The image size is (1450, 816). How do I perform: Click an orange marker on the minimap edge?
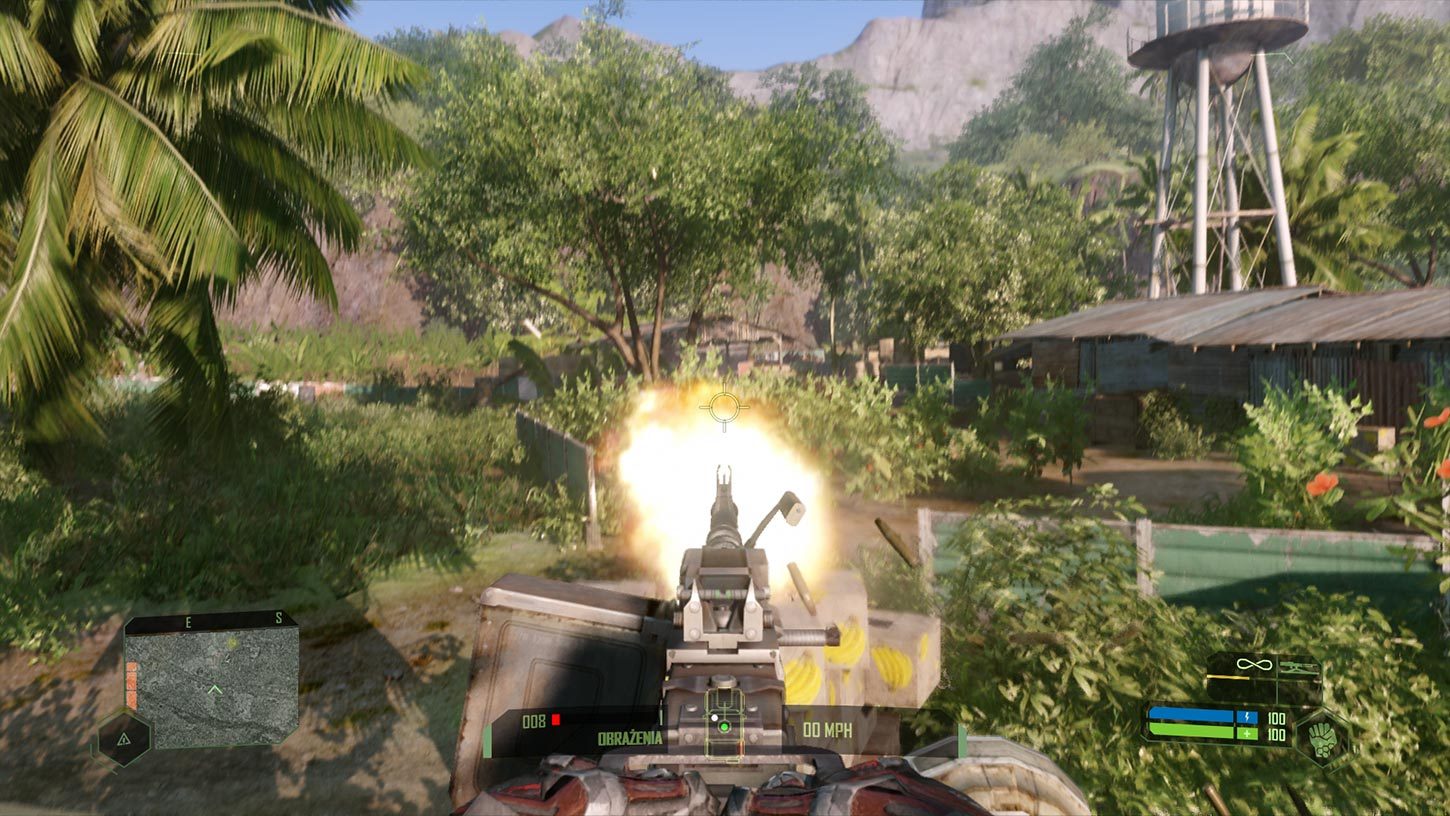click(x=132, y=684)
